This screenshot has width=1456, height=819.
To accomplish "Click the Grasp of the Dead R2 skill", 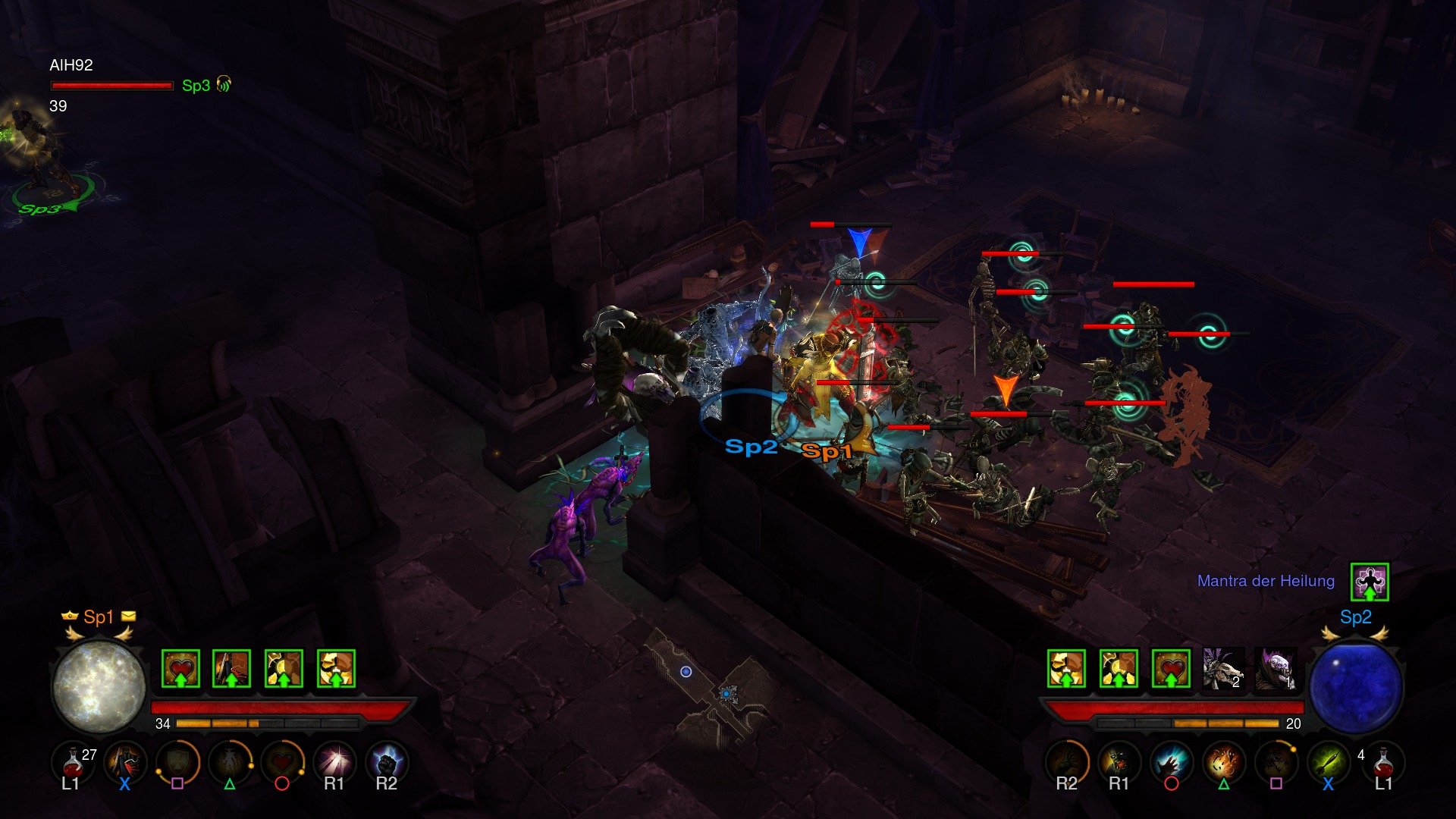I will click(x=1068, y=762).
